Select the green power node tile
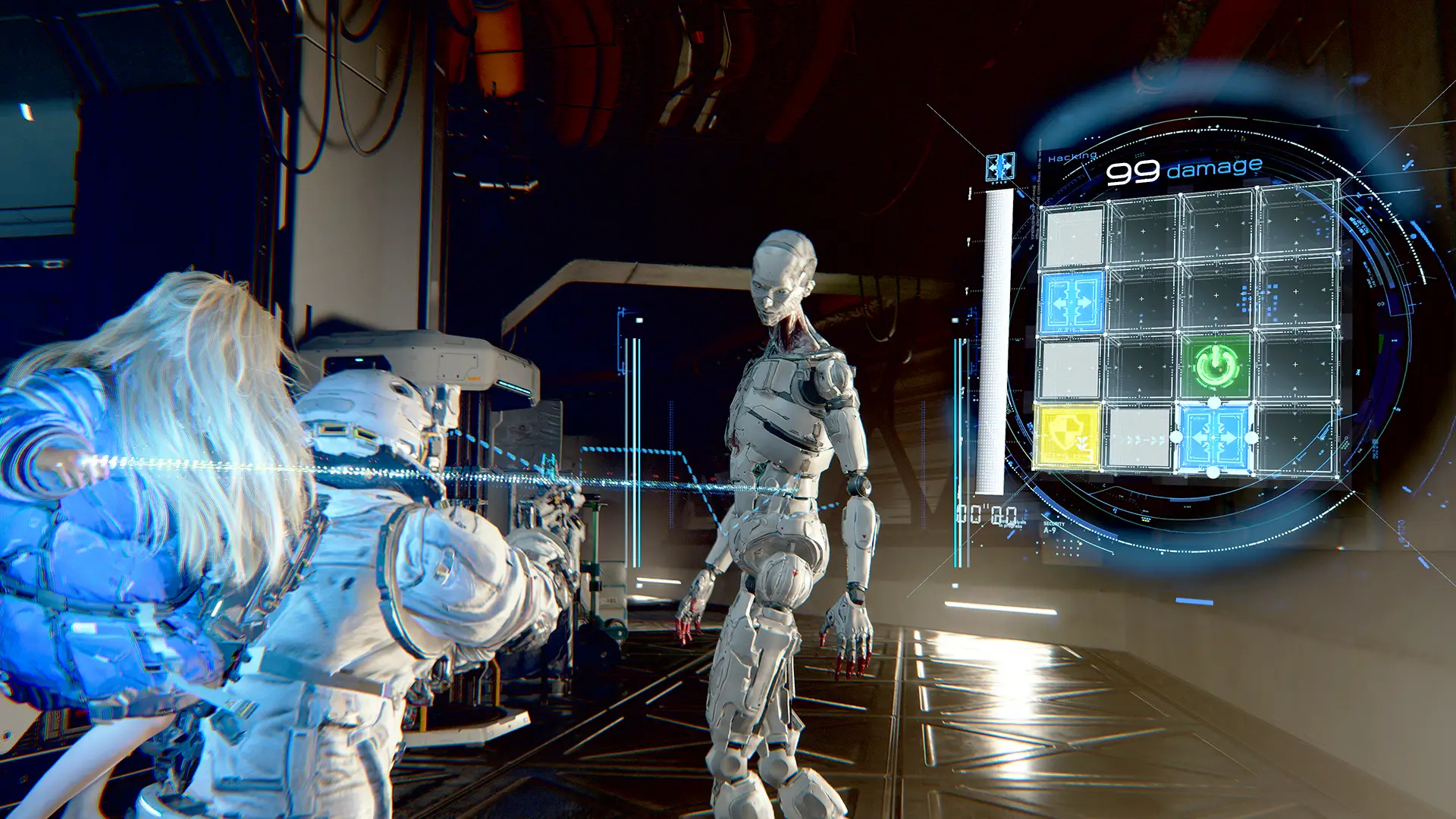Image resolution: width=1456 pixels, height=819 pixels. pos(1215,366)
